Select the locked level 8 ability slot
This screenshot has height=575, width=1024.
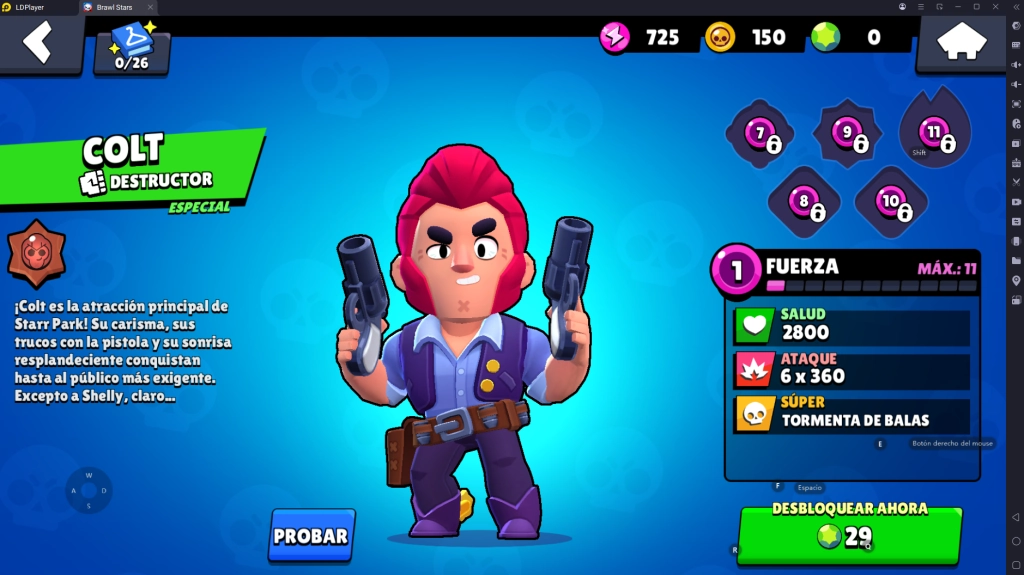point(804,203)
